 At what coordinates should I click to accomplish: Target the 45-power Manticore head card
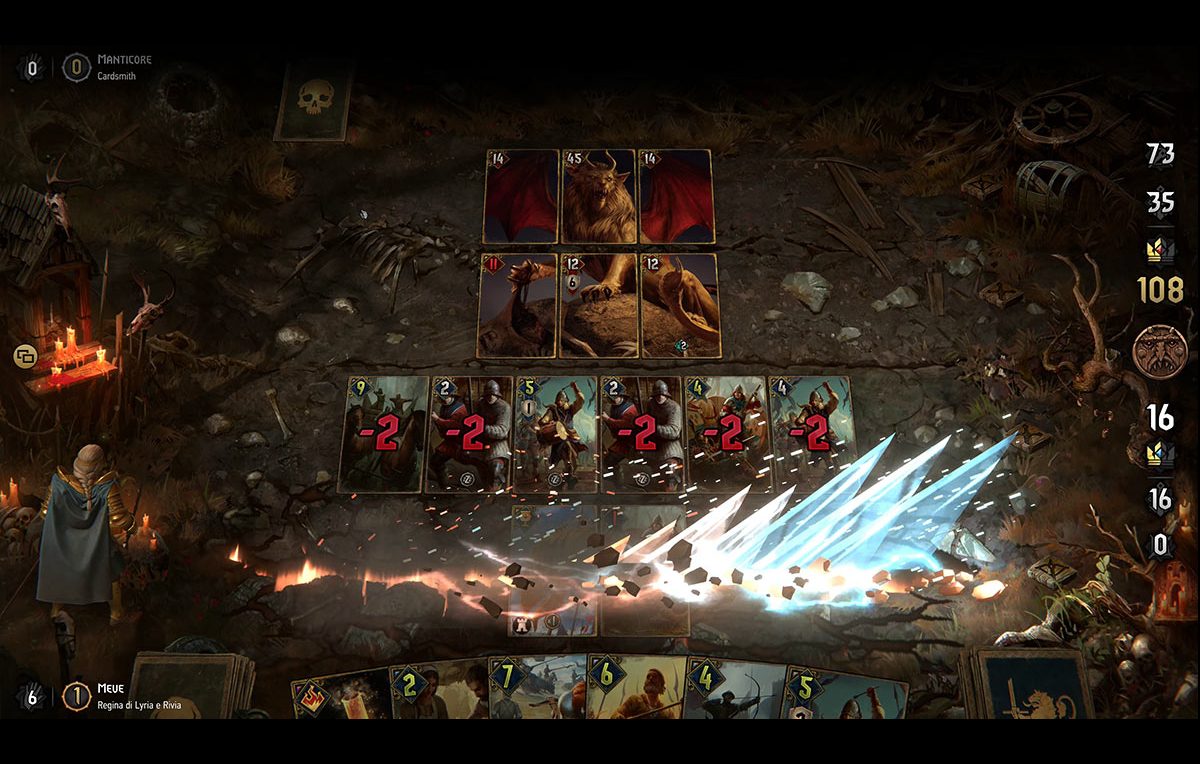tap(598, 197)
